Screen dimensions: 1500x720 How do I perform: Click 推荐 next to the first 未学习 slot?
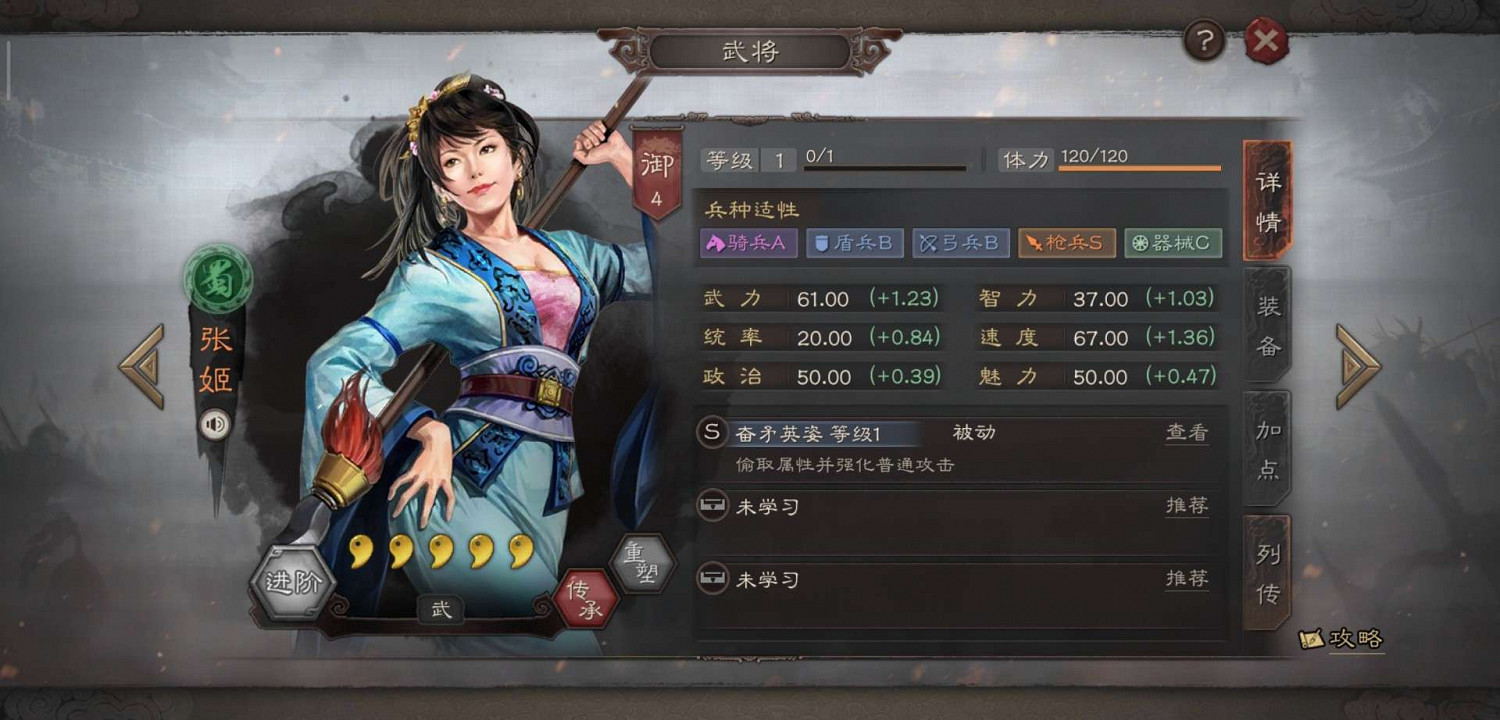[x=1186, y=505]
